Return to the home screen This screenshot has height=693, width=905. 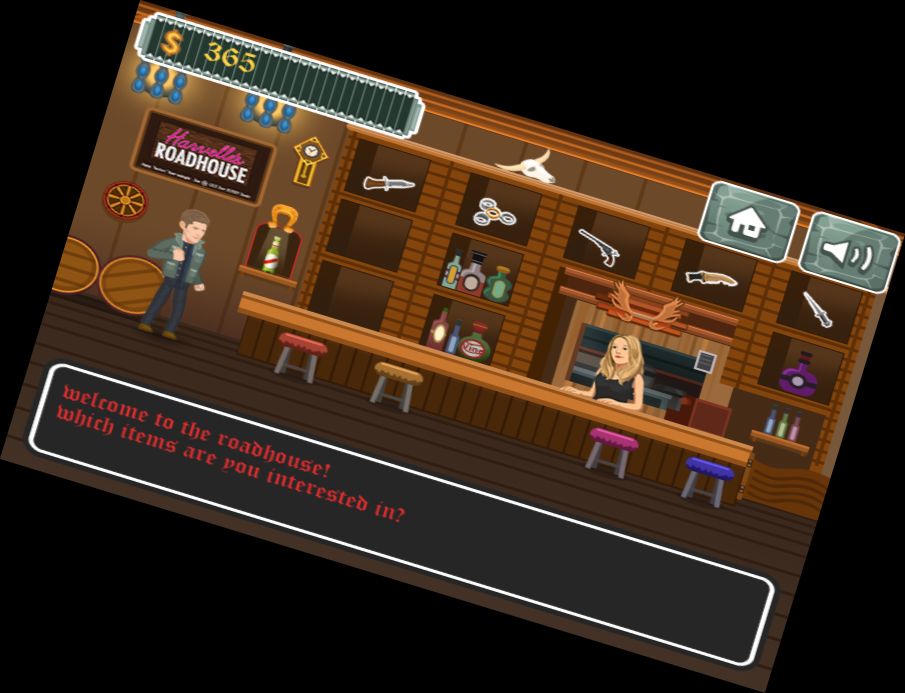click(x=747, y=221)
